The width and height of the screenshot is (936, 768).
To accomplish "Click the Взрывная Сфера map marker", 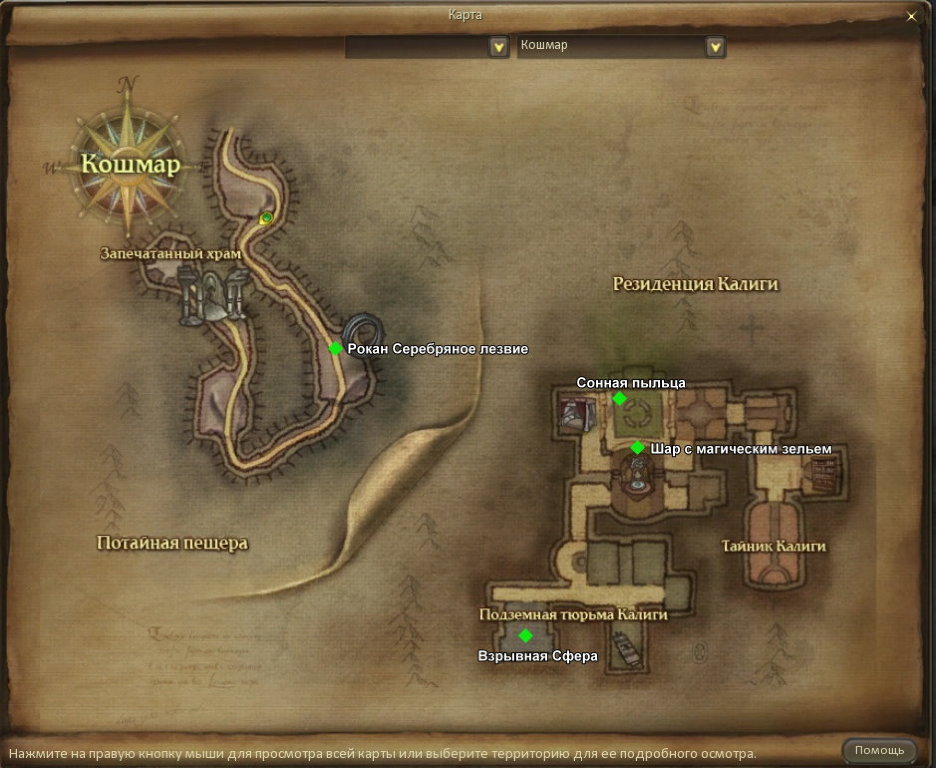I will 526,635.
